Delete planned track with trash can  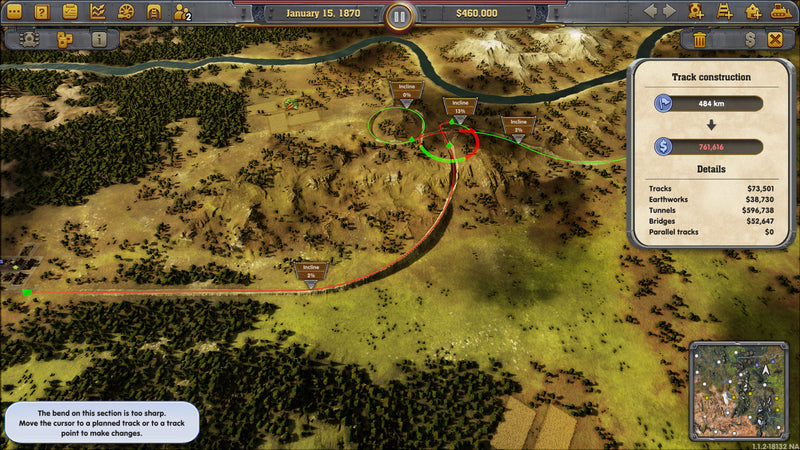[x=699, y=40]
